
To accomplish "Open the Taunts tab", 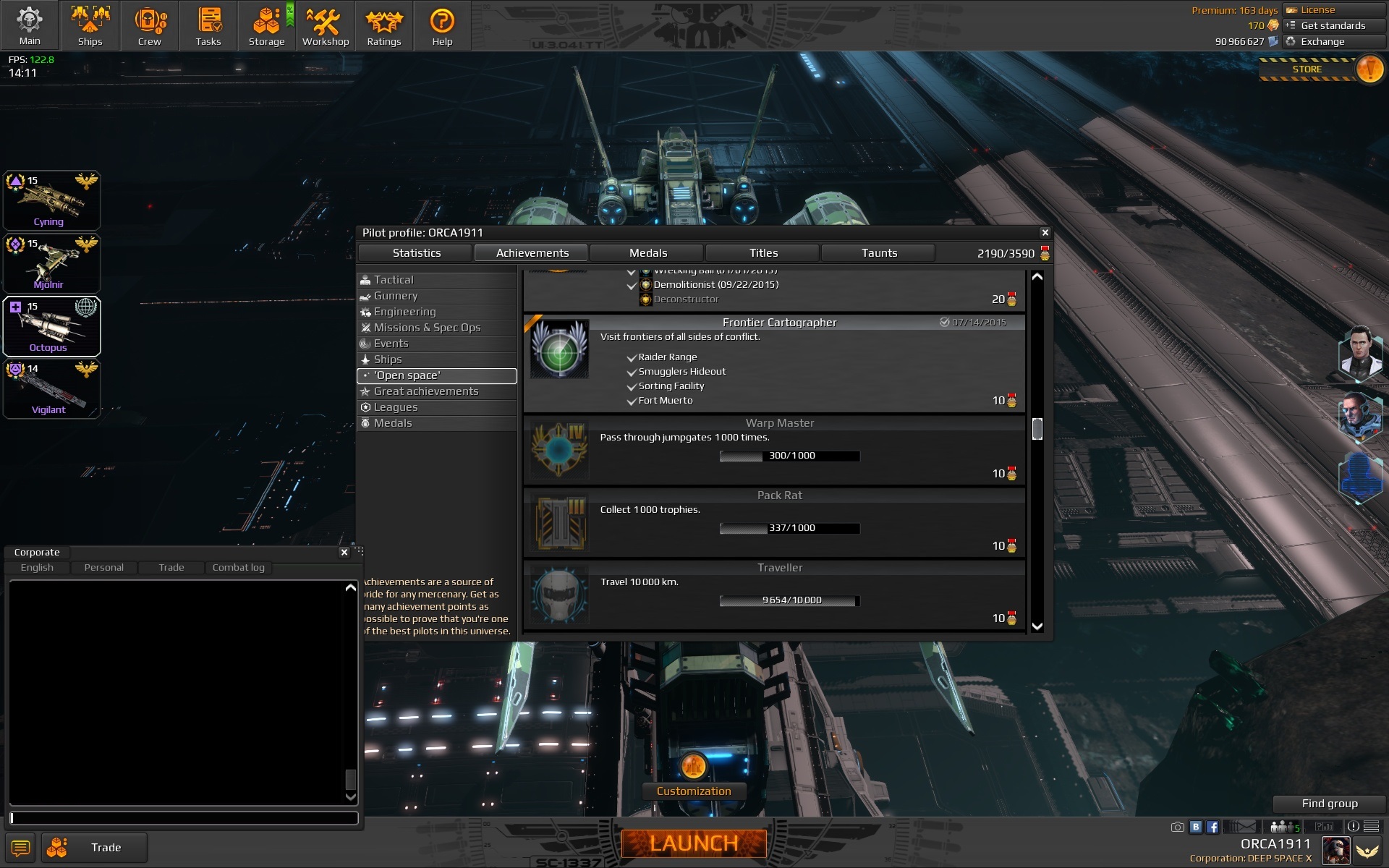I will click(x=879, y=253).
